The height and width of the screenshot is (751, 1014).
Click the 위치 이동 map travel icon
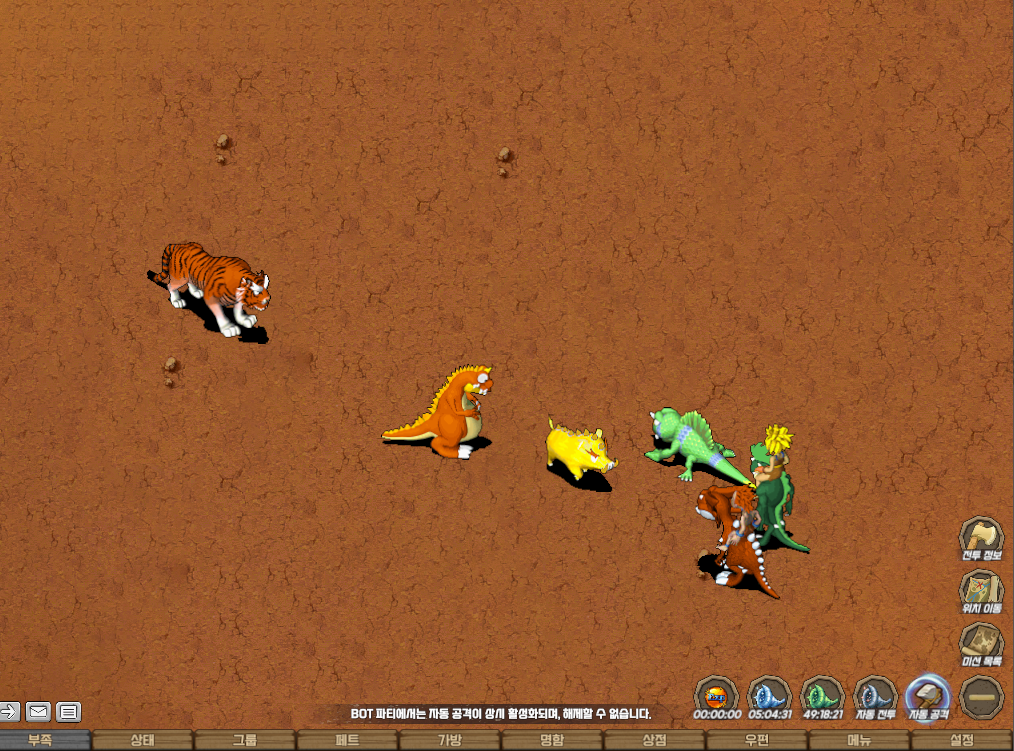[982, 589]
